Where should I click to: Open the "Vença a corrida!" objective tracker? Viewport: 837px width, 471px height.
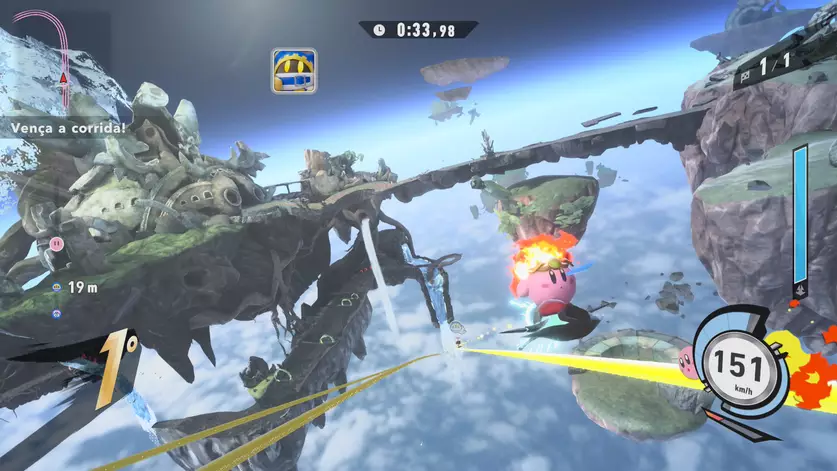point(69,128)
